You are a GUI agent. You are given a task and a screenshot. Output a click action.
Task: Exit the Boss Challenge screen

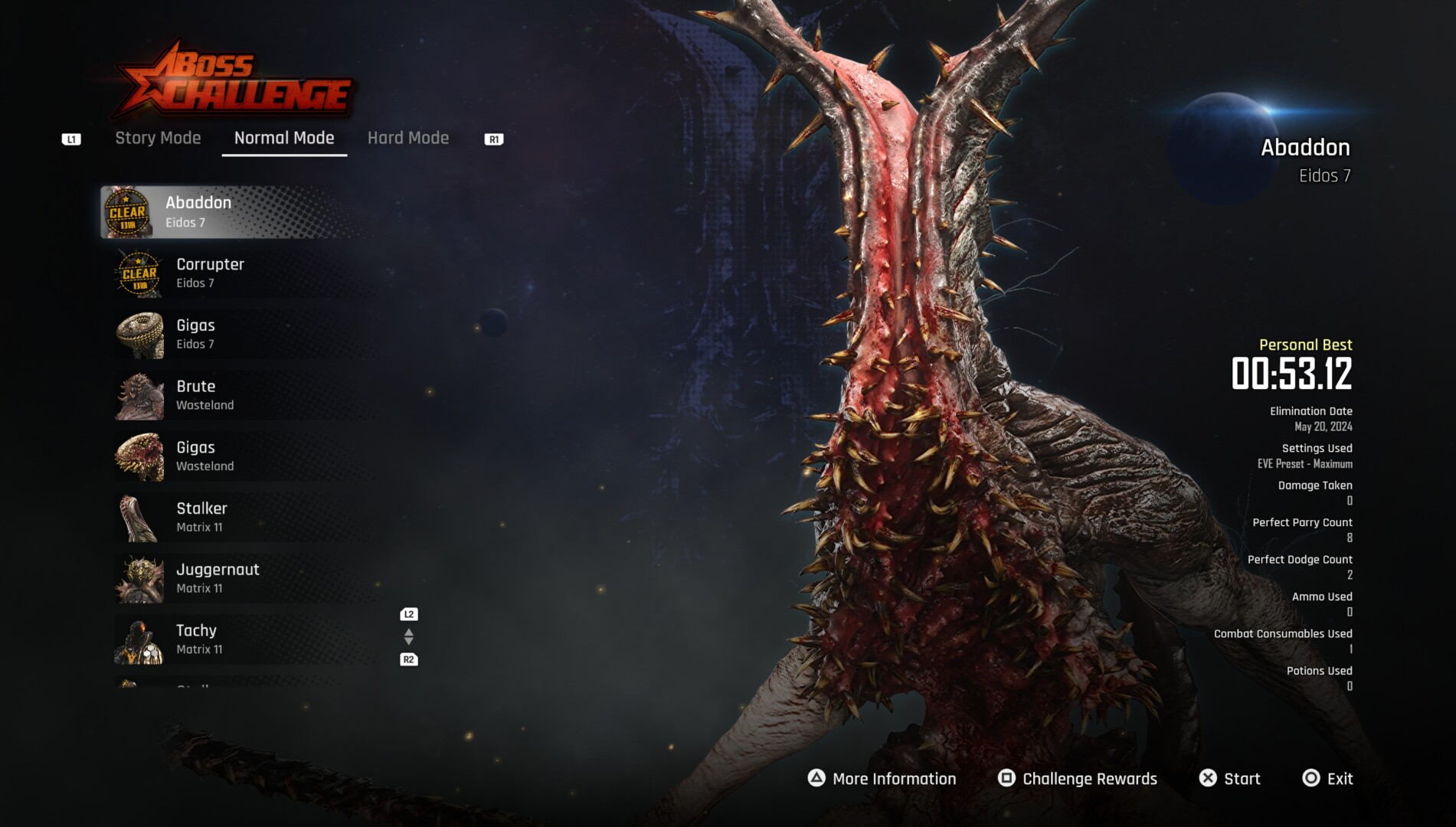tap(1328, 779)
